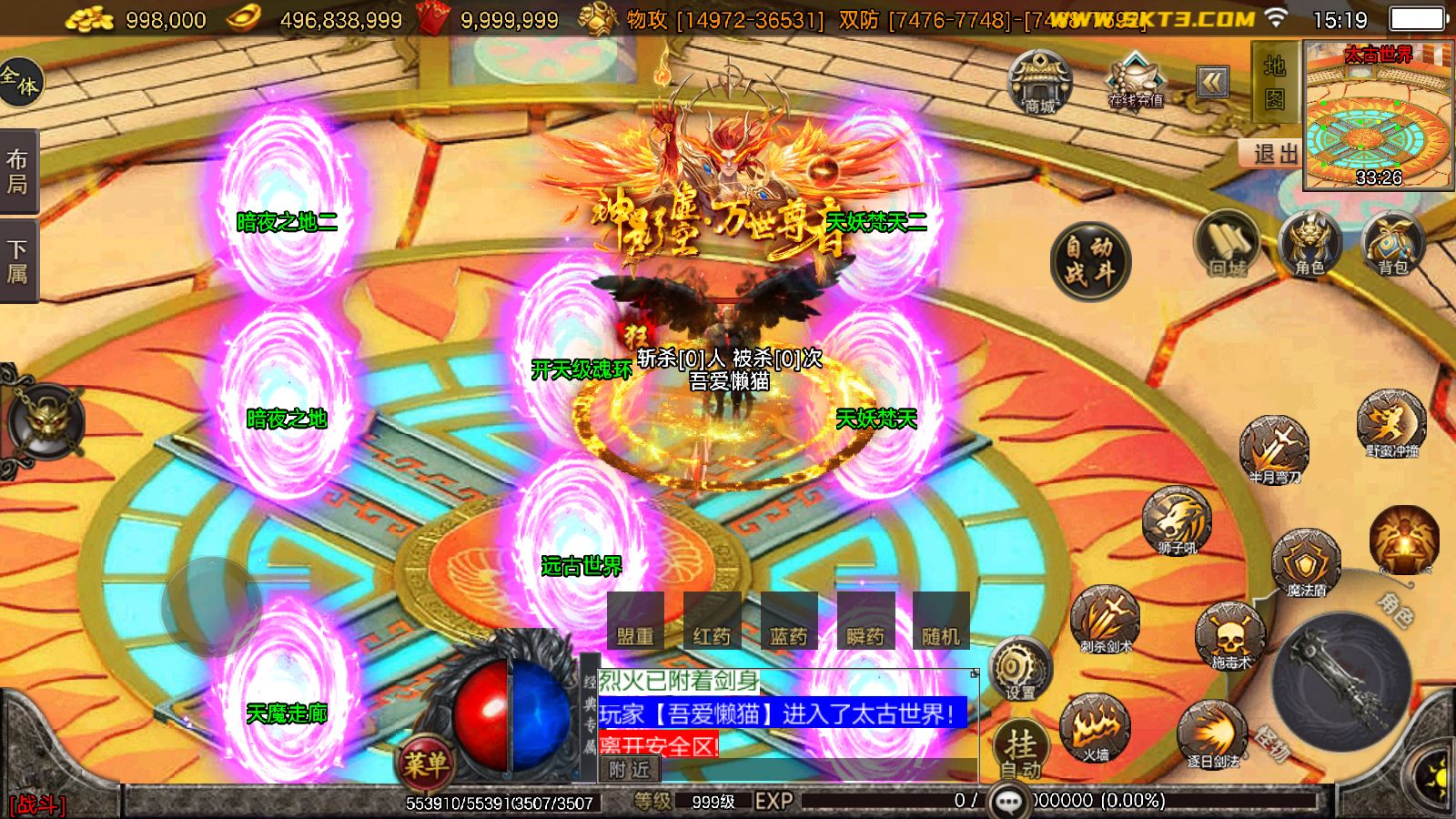Viewport: 1456px width, 819px height.
Task: Use the 红药 red potion slot
Action: pos(712,622)
